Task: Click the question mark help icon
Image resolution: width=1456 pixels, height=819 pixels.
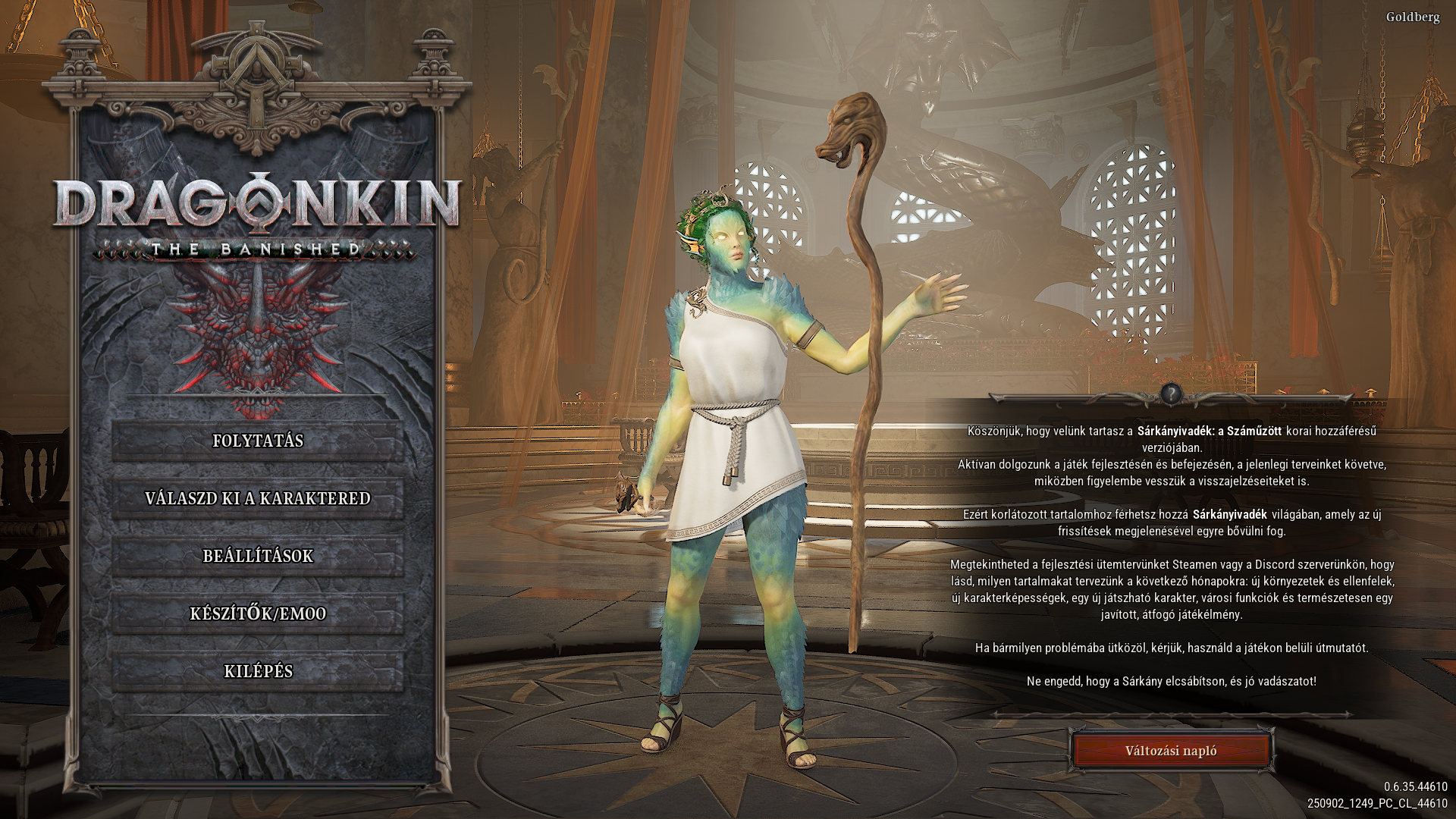Action: [1172, 393]
